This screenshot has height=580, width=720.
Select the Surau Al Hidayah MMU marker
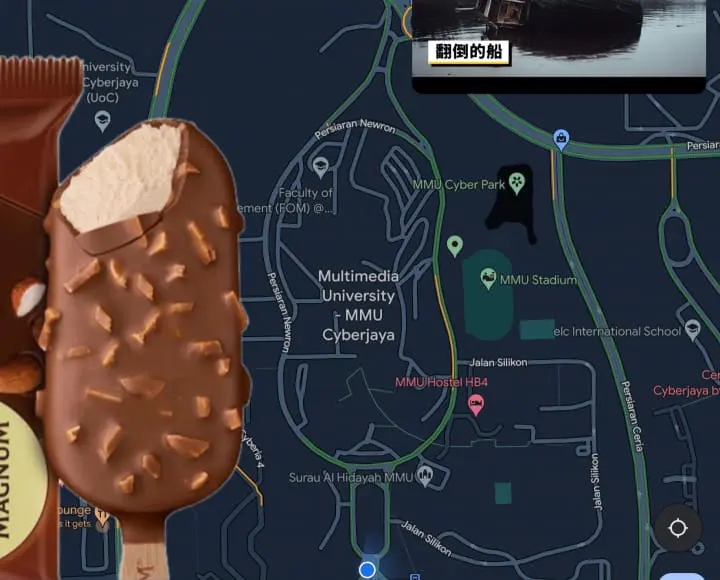click(x=425, y=476)
